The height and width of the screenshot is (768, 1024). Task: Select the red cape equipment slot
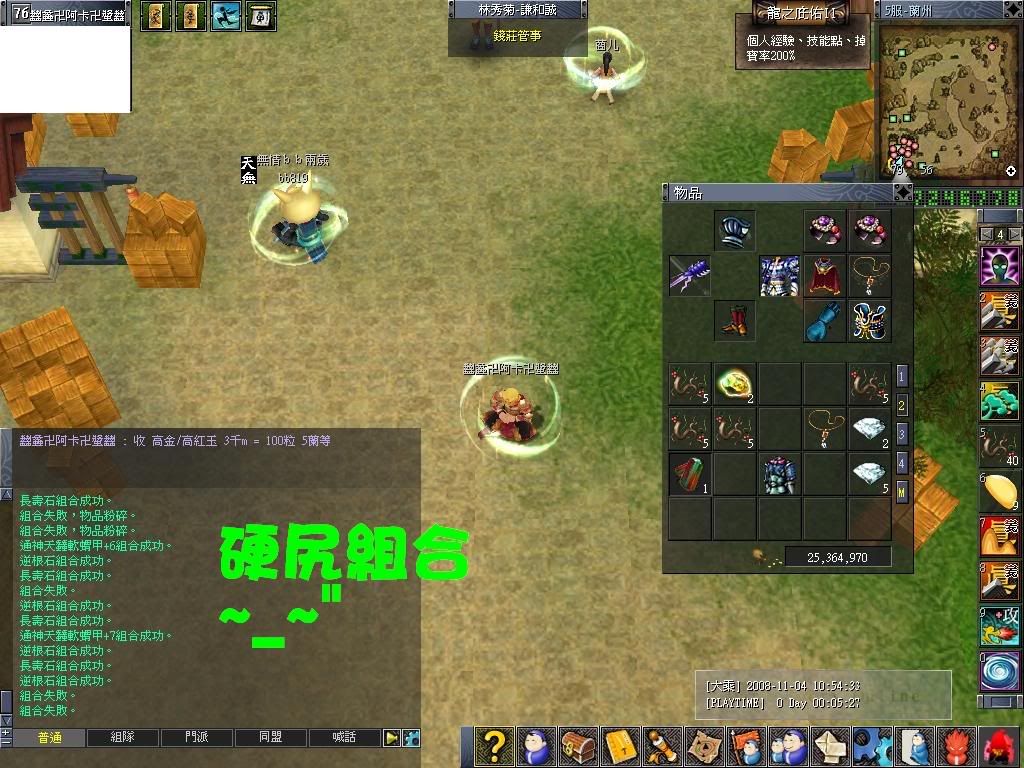[x=825, y=276]
